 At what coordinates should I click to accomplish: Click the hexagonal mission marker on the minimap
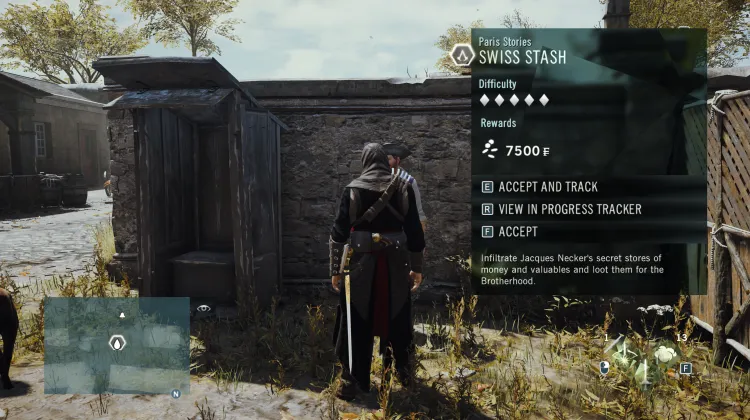click(117, 343)
